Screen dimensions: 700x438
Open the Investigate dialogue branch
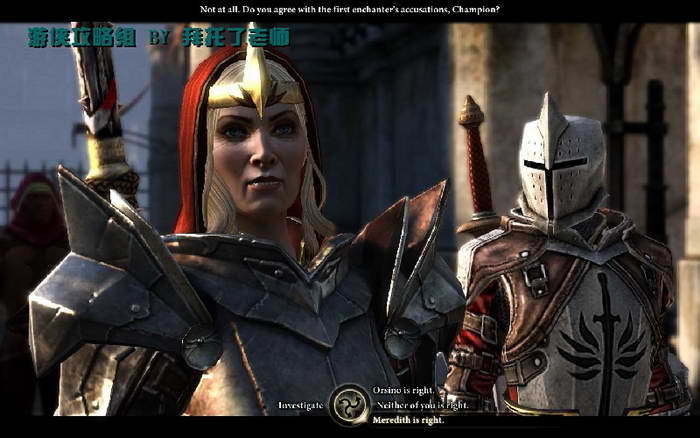point(301,405)
